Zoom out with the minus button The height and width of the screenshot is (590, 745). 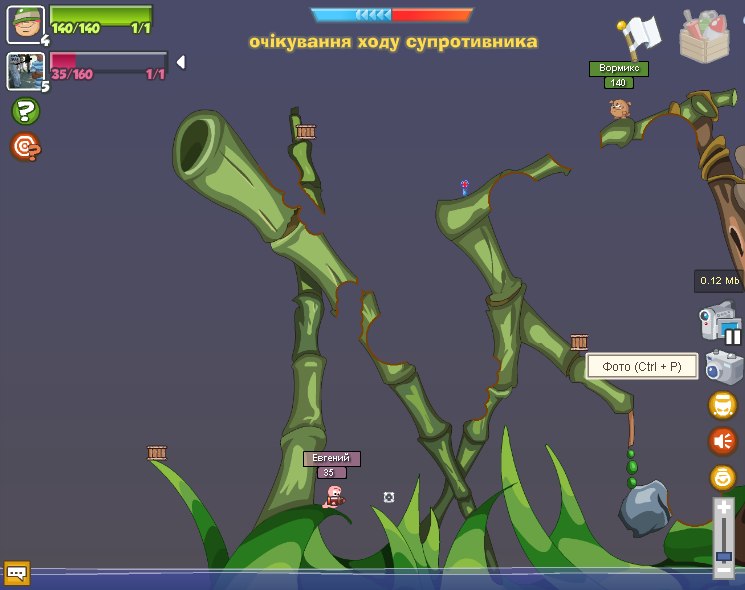pos(723,570)
